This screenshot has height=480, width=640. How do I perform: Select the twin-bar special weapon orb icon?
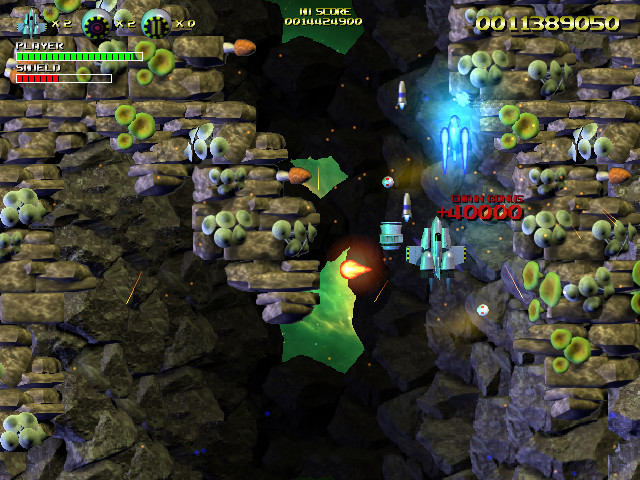[x=156, y=22]
